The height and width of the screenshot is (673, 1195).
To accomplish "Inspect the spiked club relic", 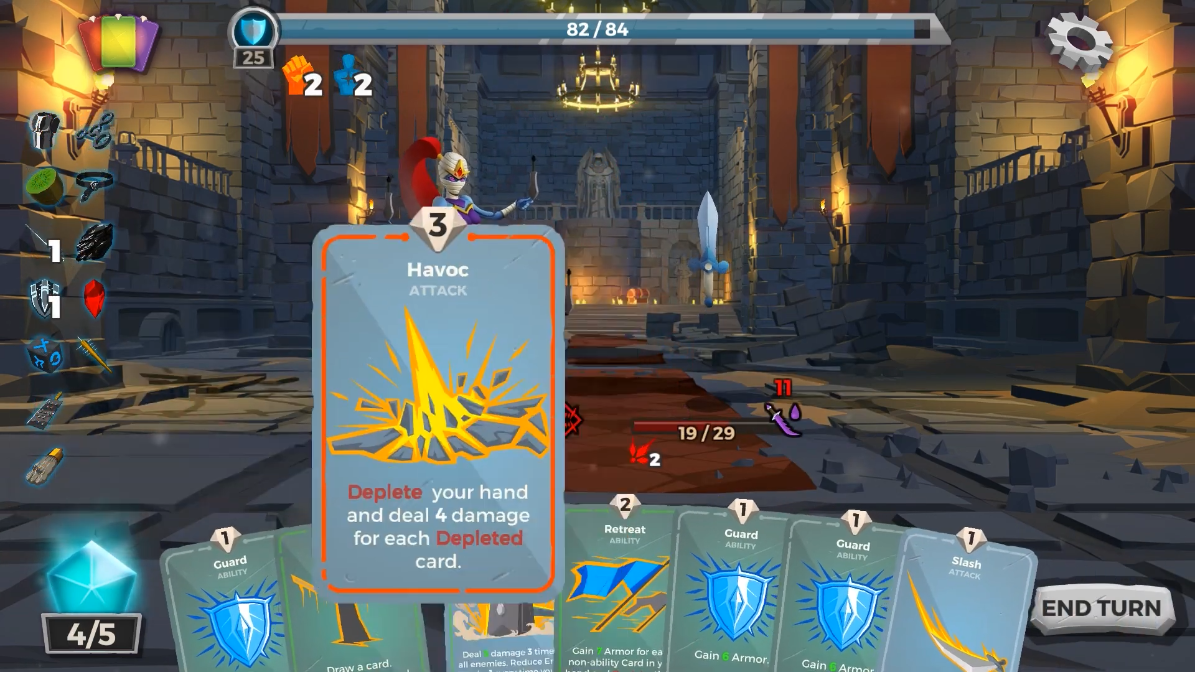I will coord(94,353).
